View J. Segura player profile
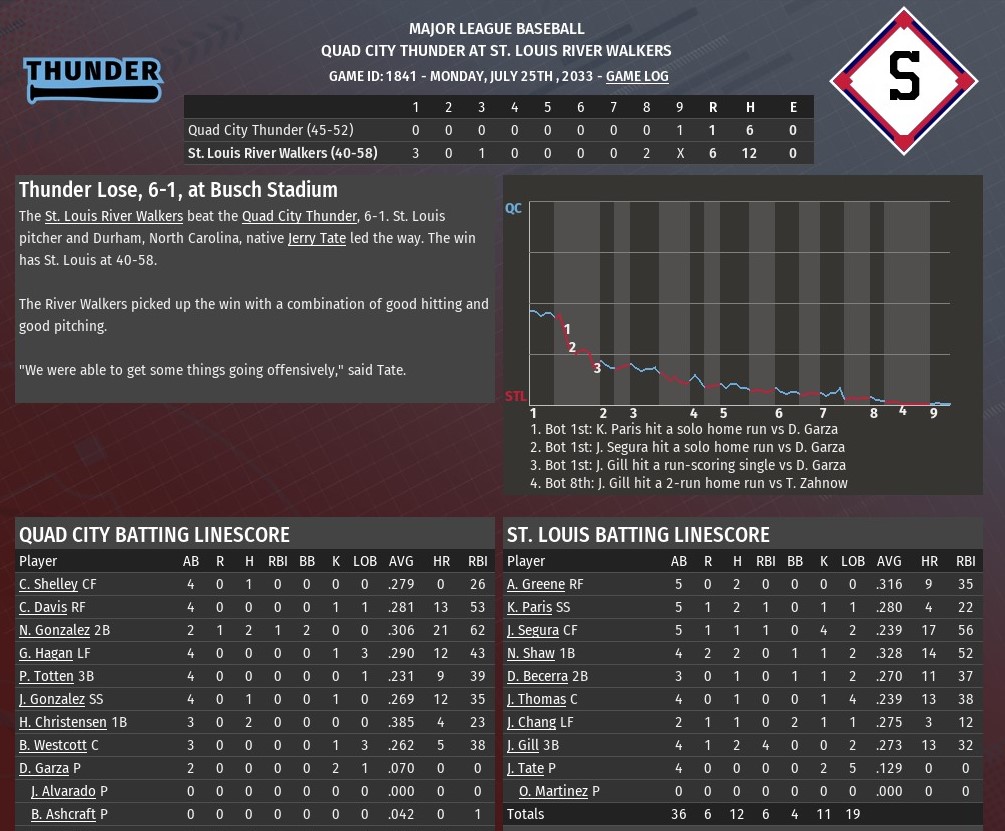1005x831 pixels. [533, 630]
